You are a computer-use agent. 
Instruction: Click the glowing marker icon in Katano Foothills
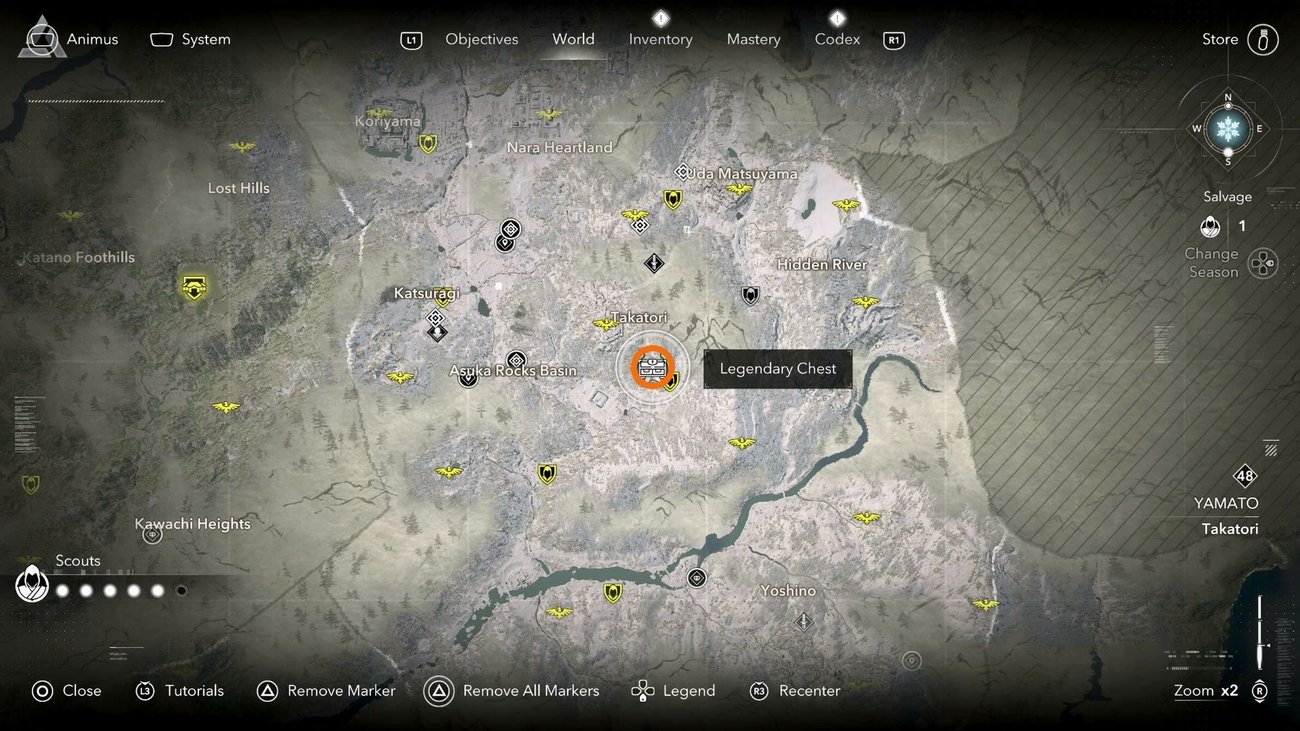click(x=193, y=287)
